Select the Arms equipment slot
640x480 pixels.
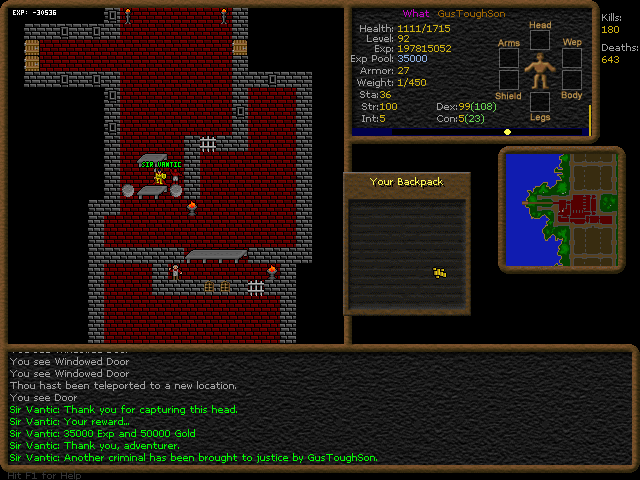(x=509, y=58)
